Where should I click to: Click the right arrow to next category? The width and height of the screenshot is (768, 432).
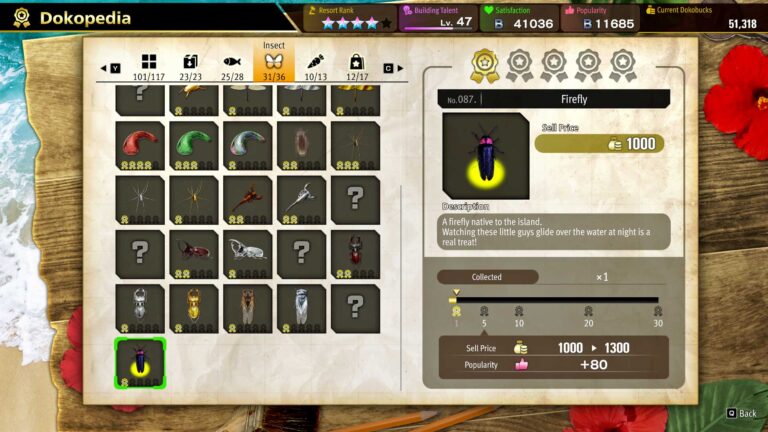[401, 68]
